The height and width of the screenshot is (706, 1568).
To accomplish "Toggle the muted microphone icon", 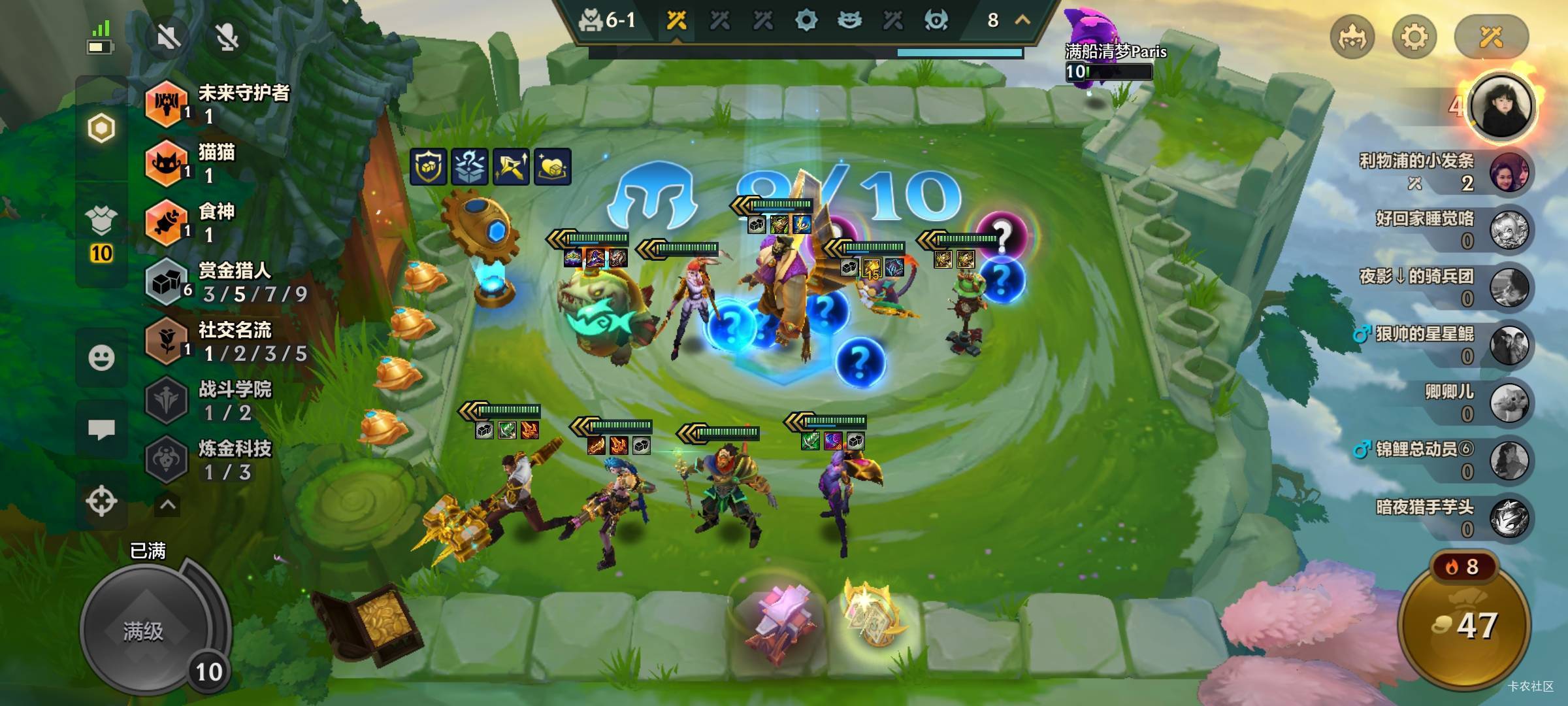I will click(227, 37).
